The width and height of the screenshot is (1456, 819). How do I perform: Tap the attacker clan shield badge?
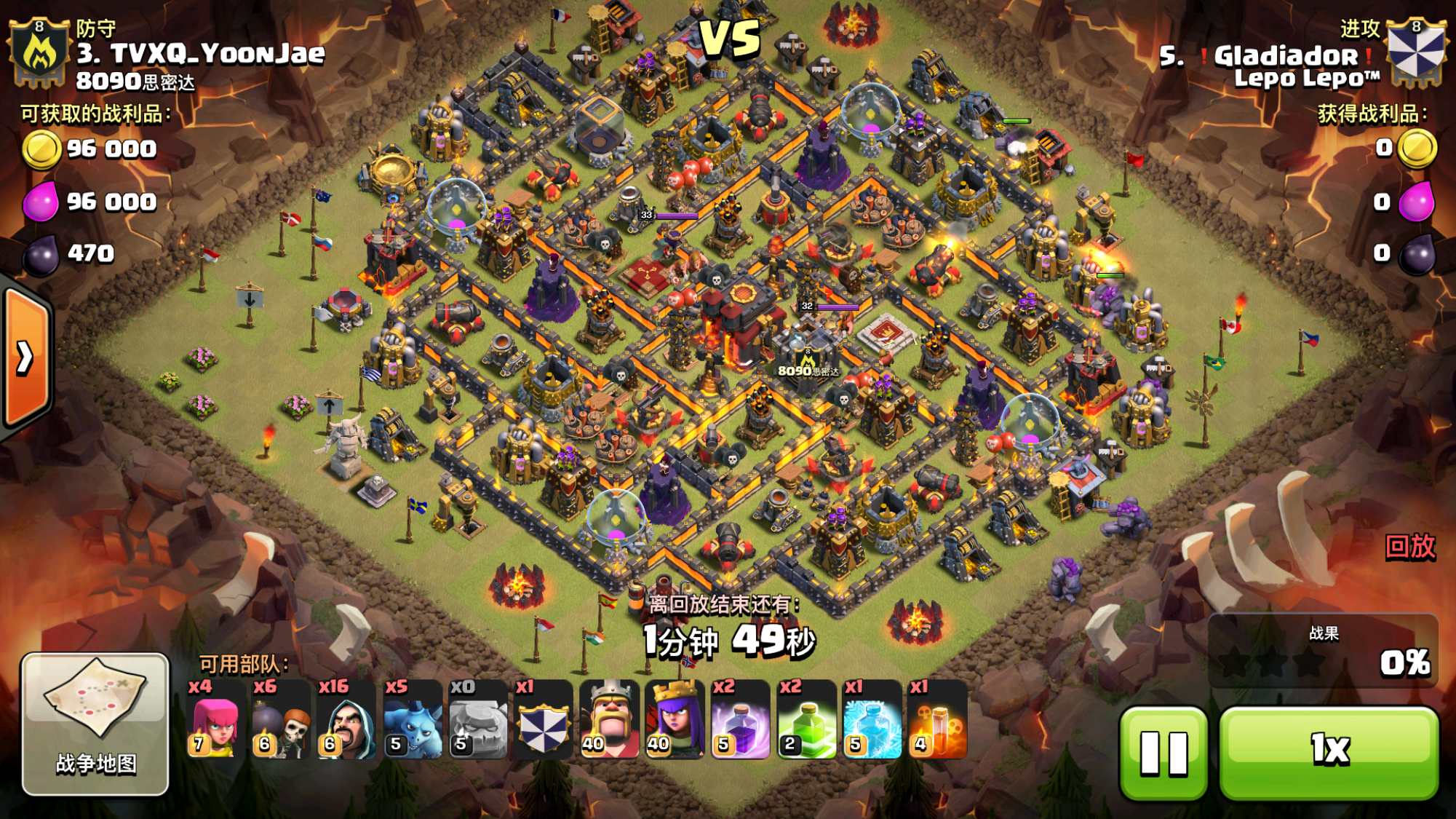pyautogui.click(x=1415, y=52)
